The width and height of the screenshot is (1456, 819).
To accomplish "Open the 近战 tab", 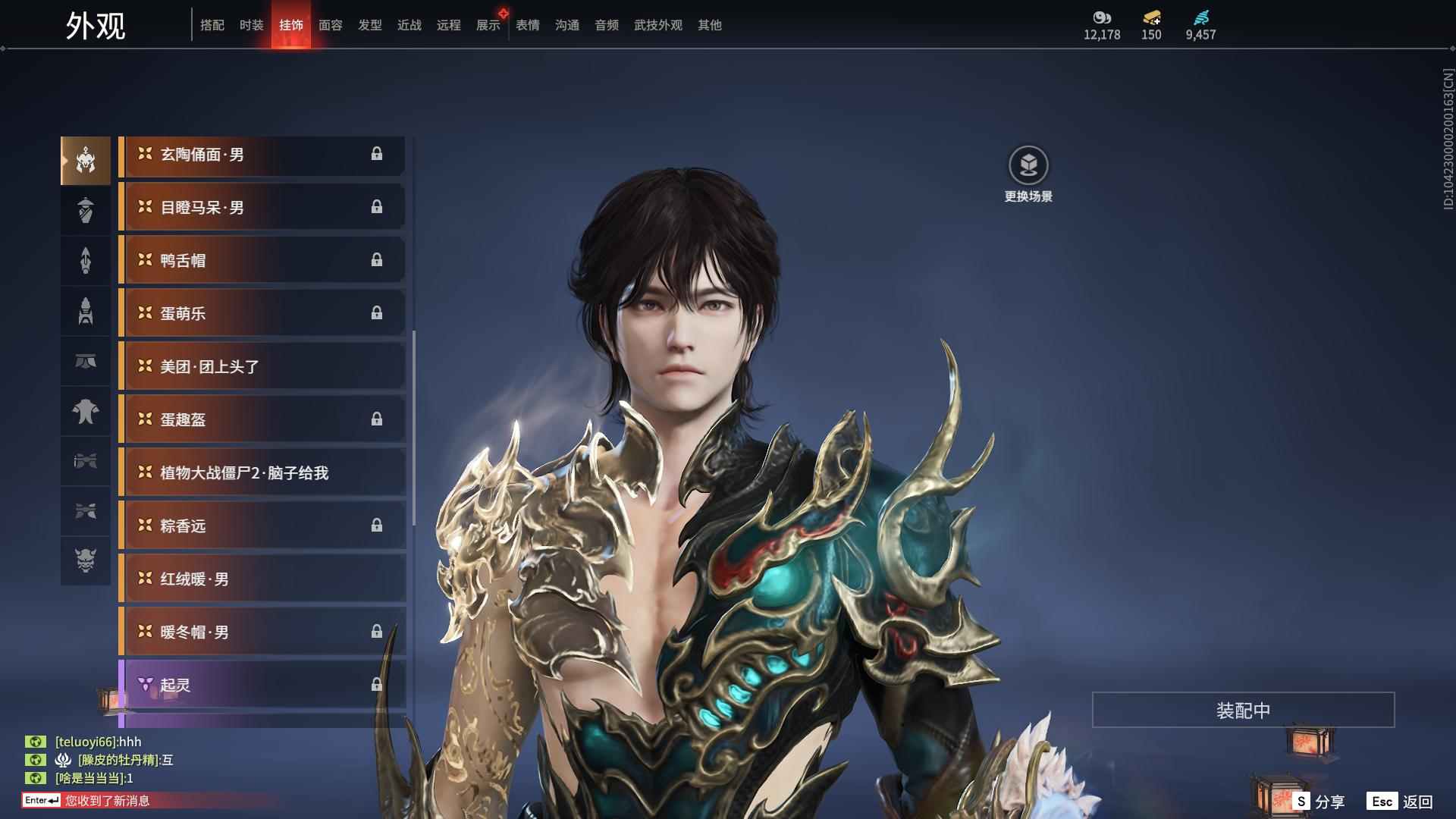I will pyautogui.click(x=409, y=25).
